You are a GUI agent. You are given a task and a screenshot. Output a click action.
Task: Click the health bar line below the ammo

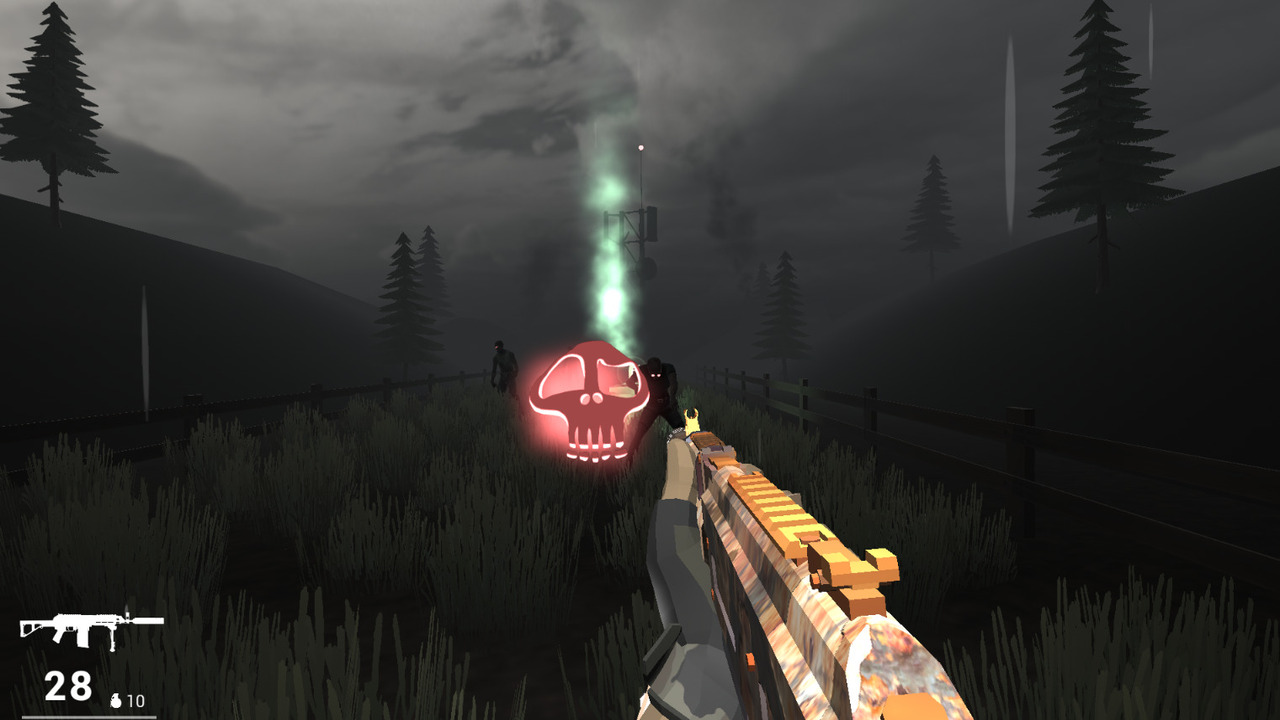90,716
